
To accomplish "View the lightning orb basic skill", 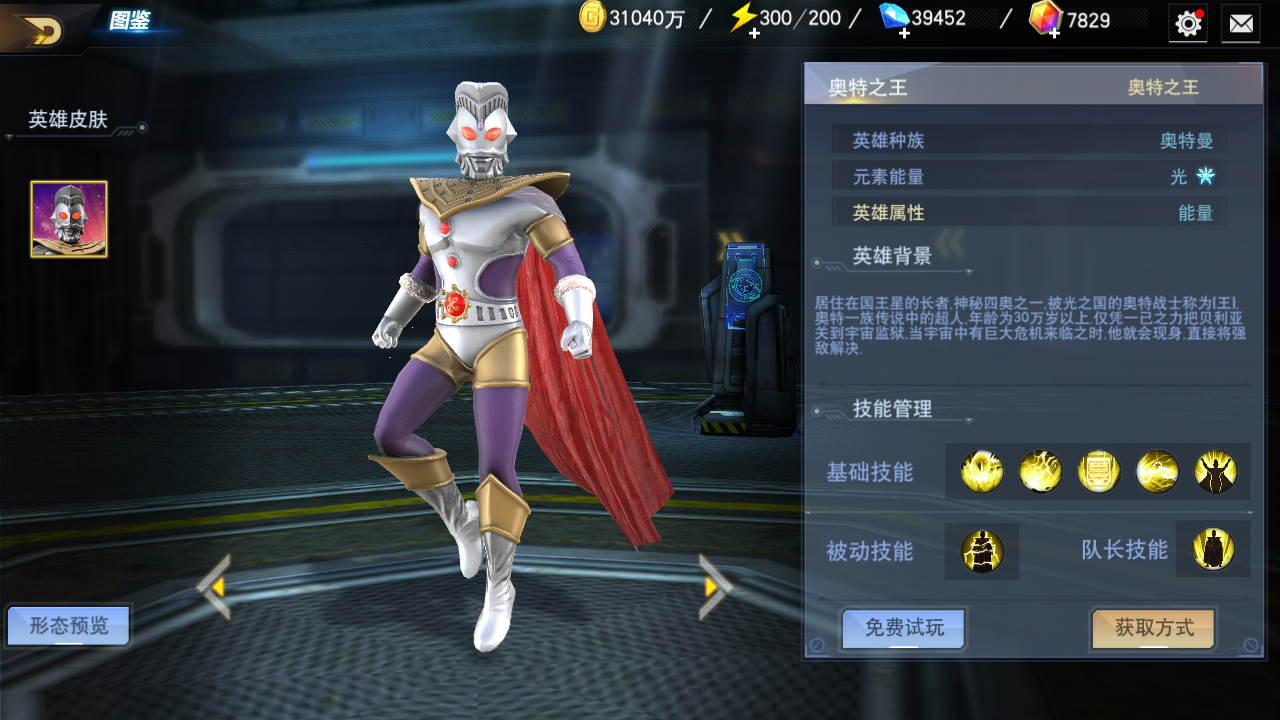I will 1040,472.
